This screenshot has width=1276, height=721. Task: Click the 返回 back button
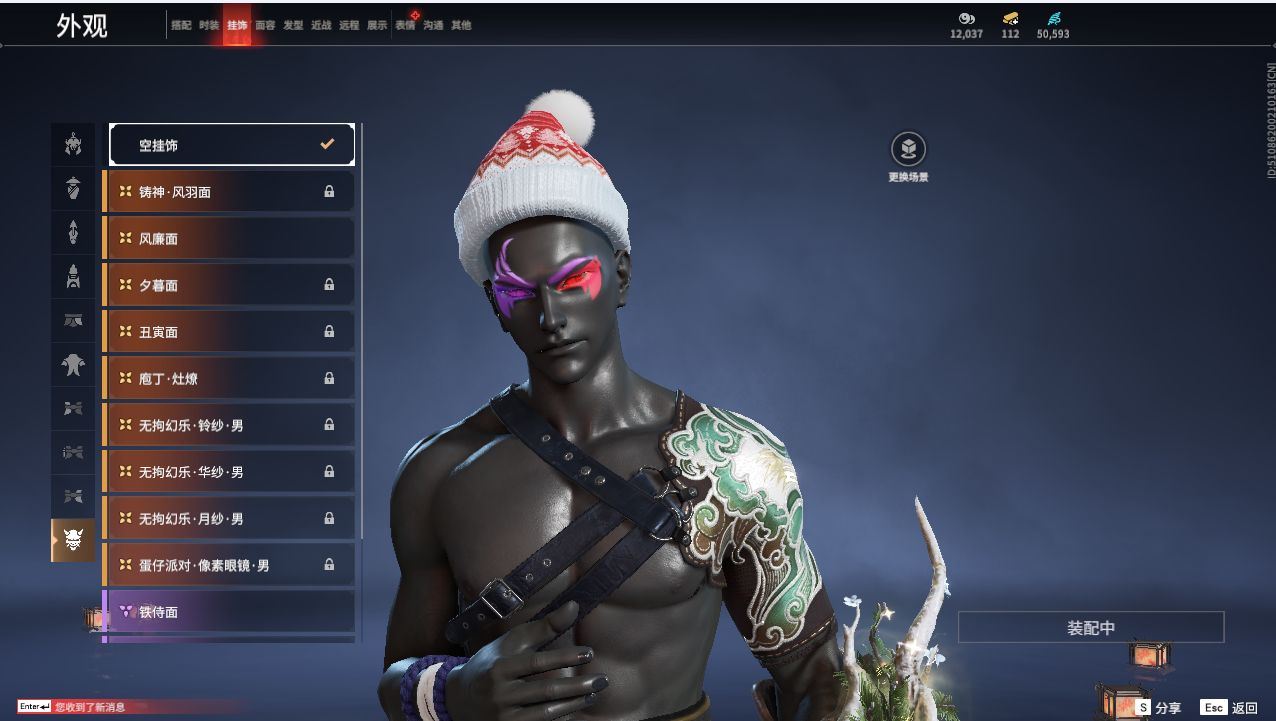[1230, 708]
